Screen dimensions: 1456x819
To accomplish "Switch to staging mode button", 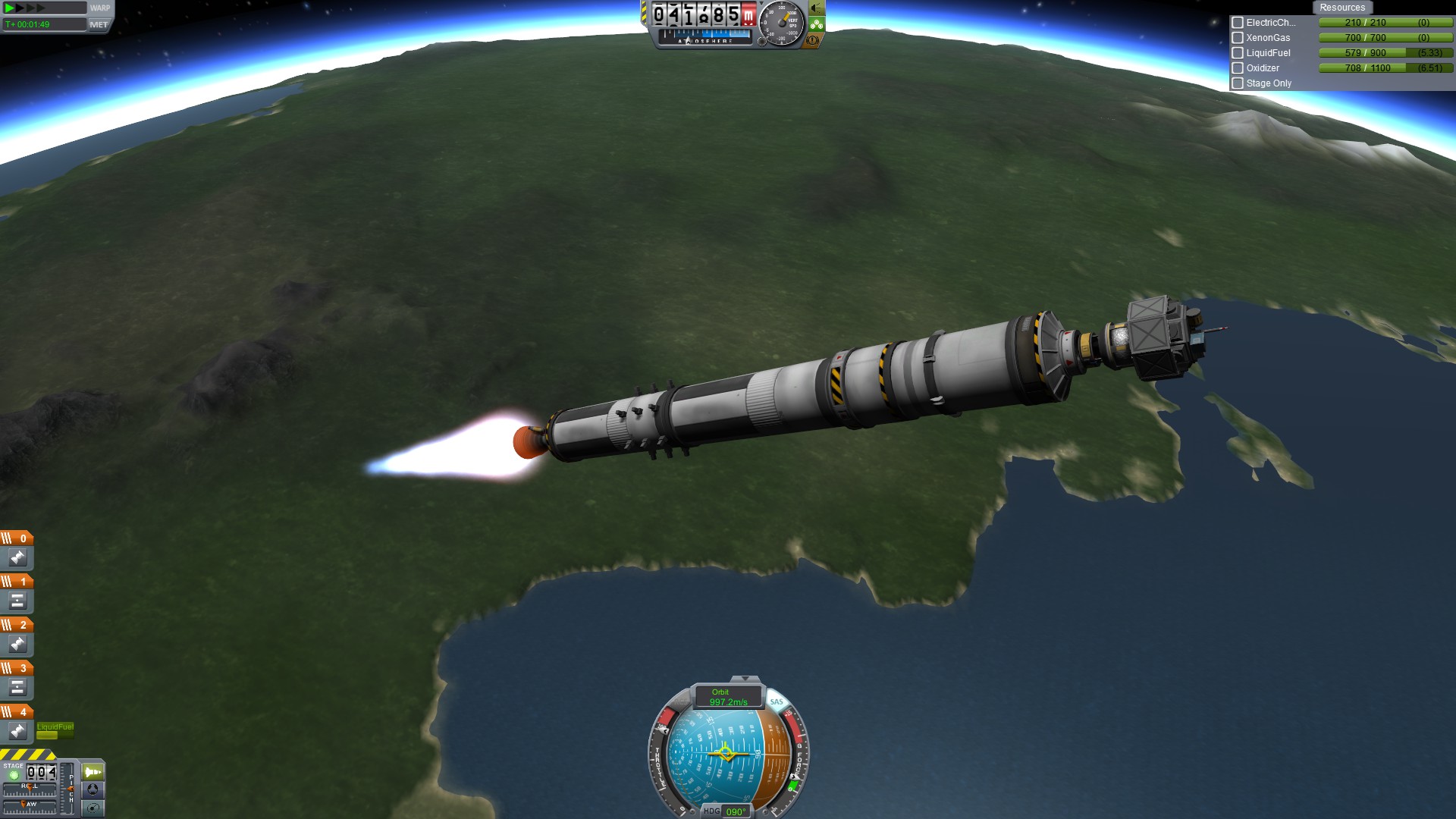I will click(x=93, y=772).
